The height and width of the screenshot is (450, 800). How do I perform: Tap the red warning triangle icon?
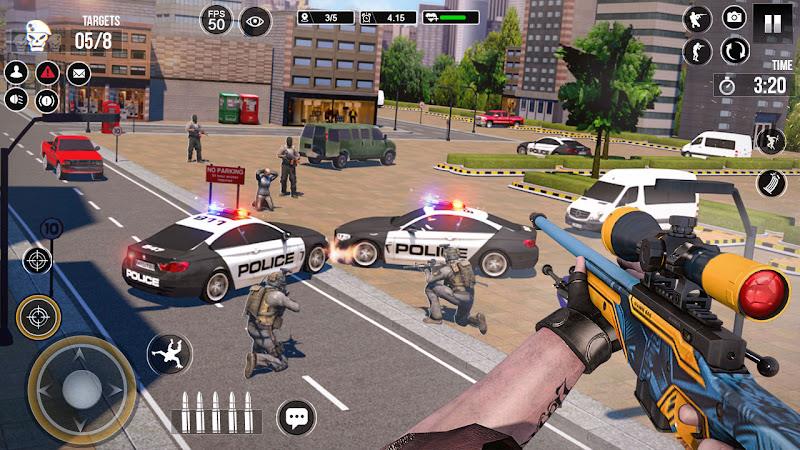coord(47,72)
